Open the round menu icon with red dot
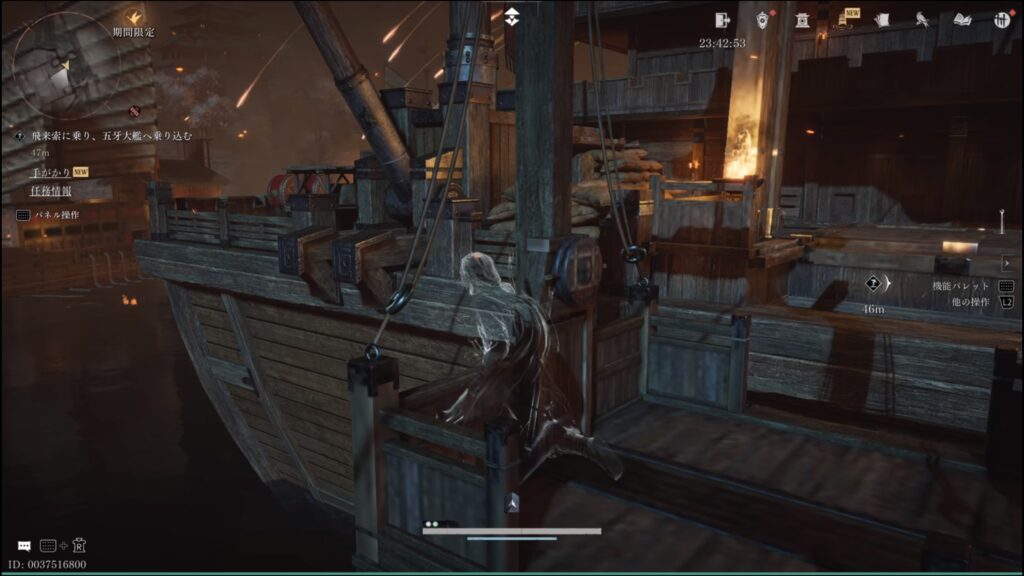 pyautogui.click(x=1001, y=19)
